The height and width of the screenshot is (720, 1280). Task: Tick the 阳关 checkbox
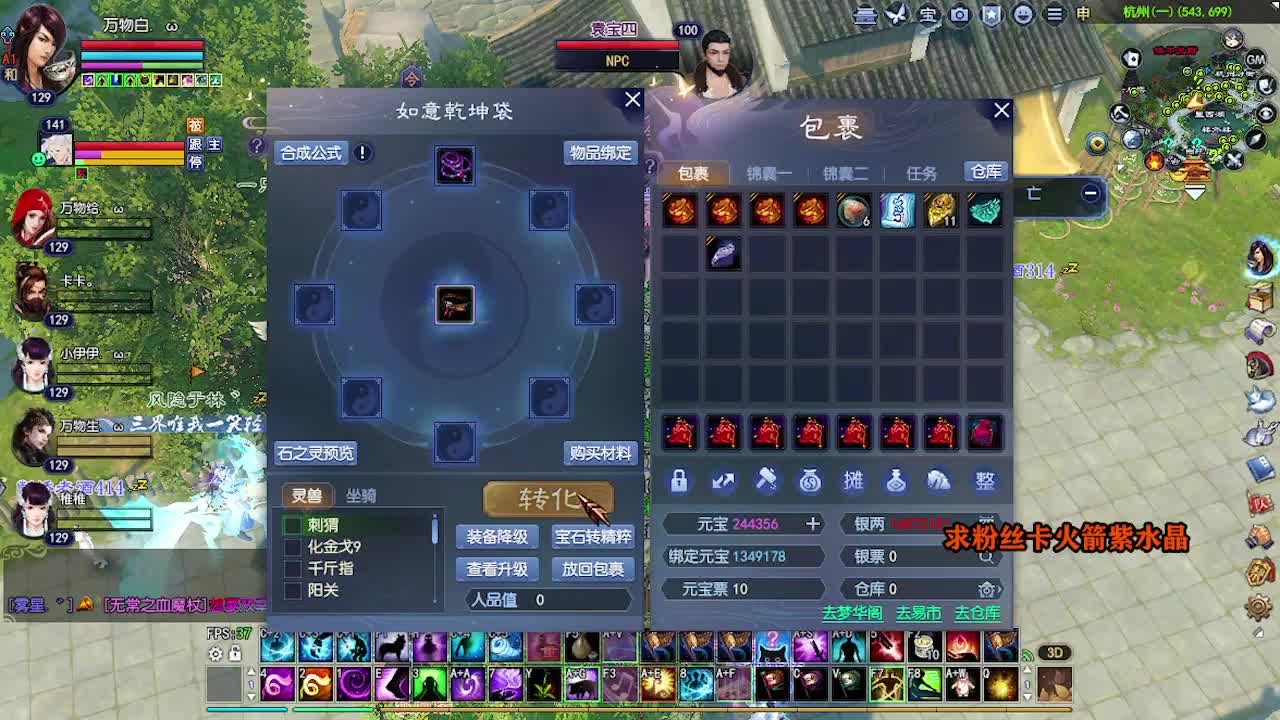tap(290, 589)
